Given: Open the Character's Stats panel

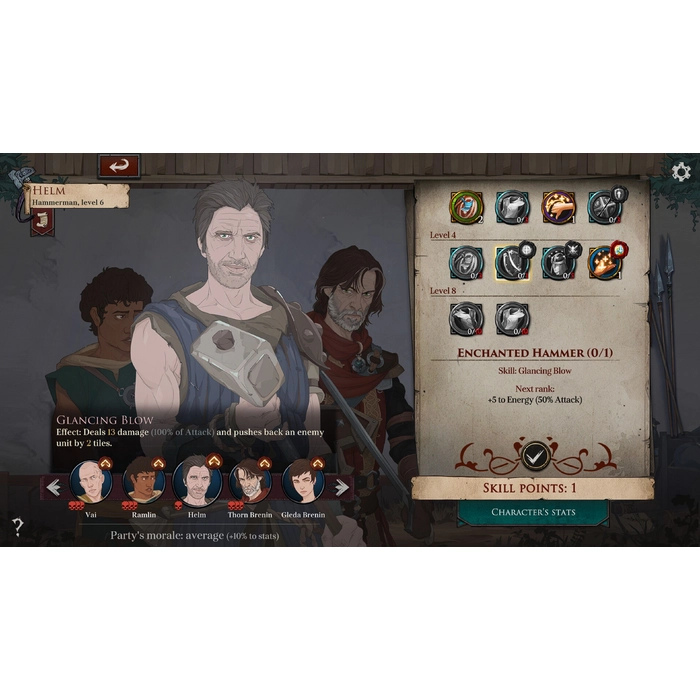Looking at the screenshot, I should [533, 512].
